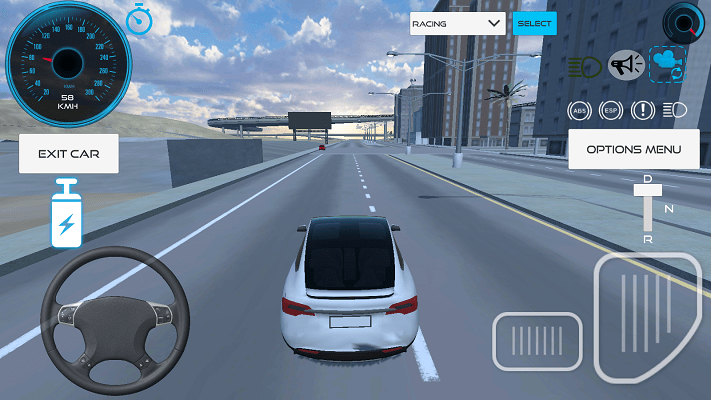Confirm mode with the Select button
Screen dimensions: 711x400
pos(534,23)
